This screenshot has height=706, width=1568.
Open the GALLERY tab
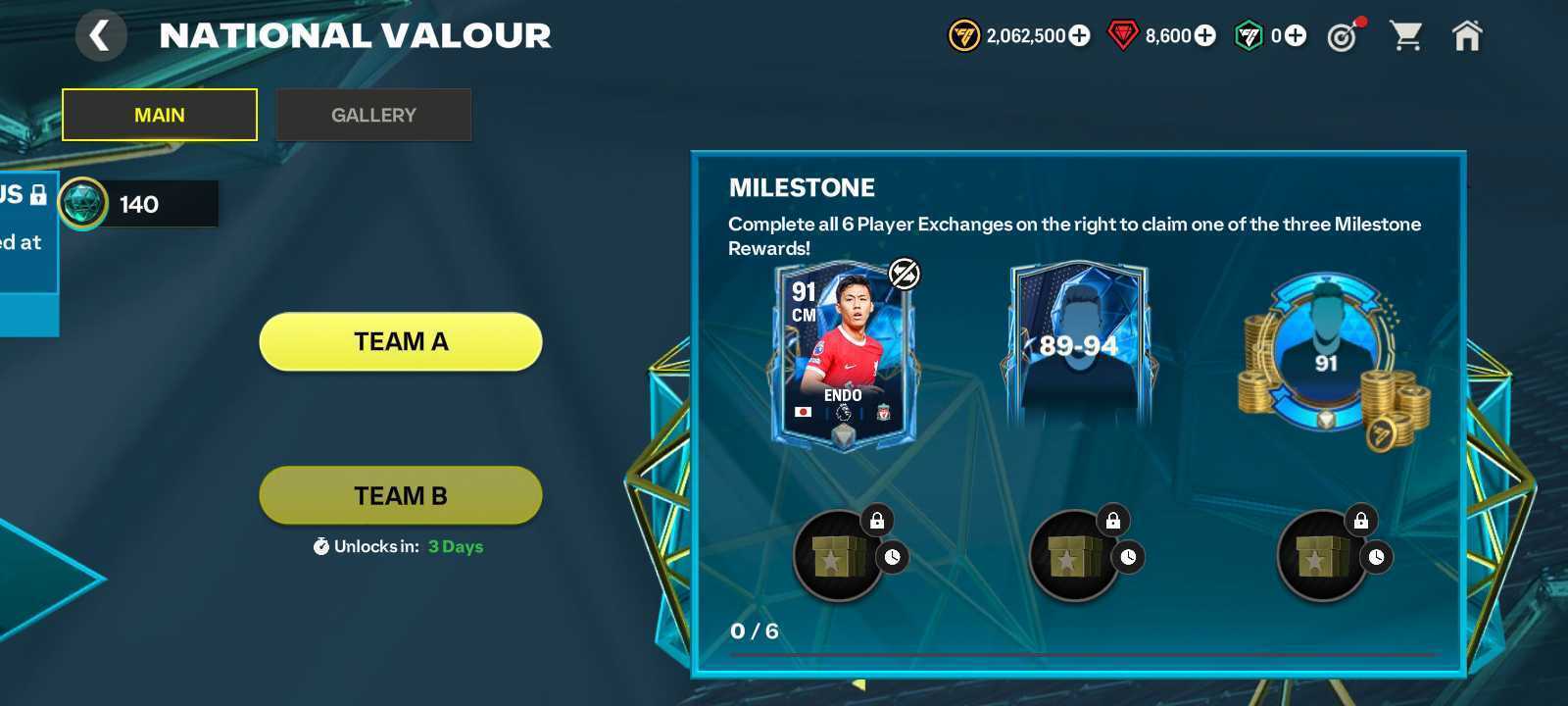click(x=373, y=114)
